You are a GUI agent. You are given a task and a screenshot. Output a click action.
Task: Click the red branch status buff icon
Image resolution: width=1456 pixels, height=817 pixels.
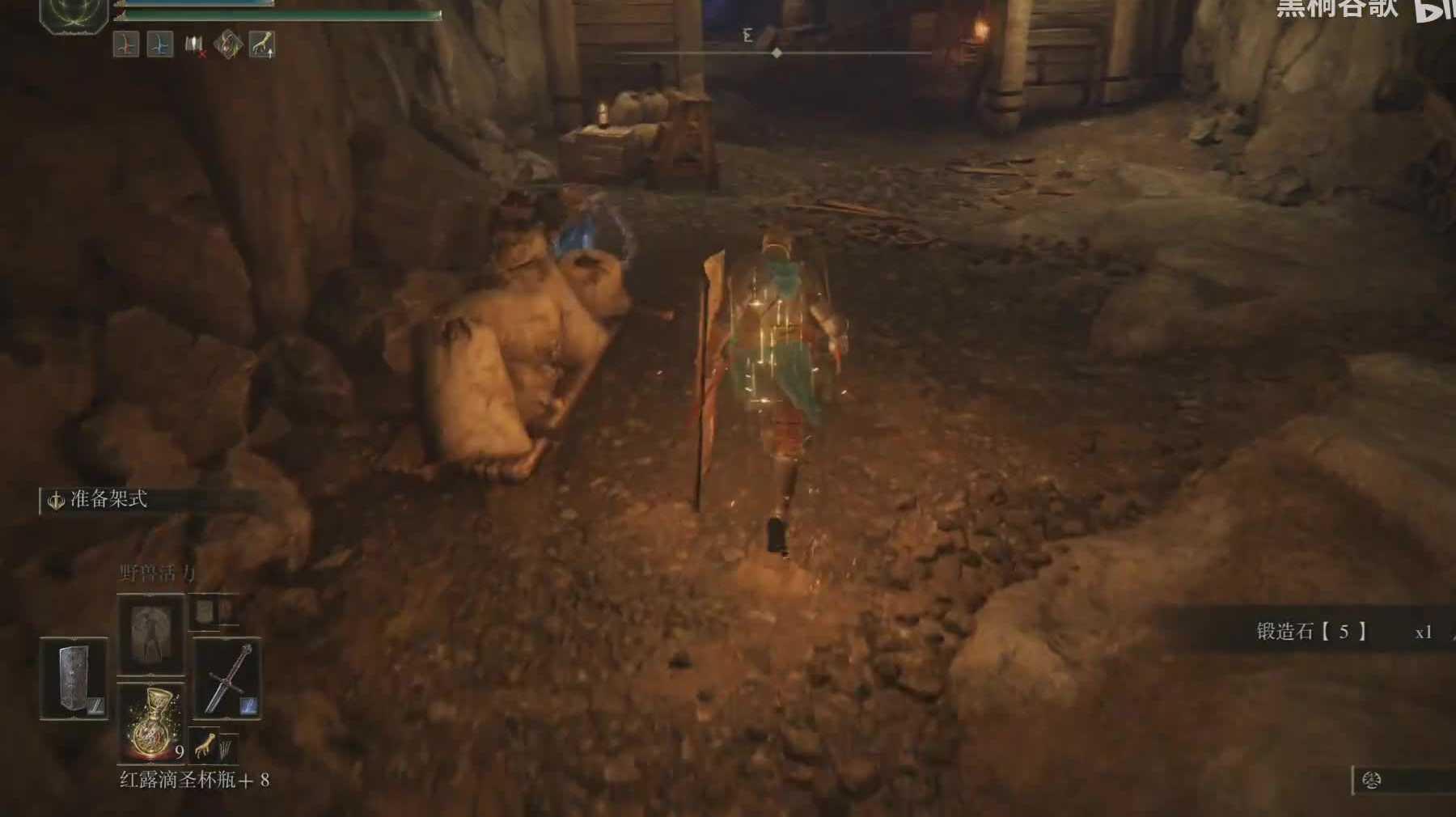point(127,44)
